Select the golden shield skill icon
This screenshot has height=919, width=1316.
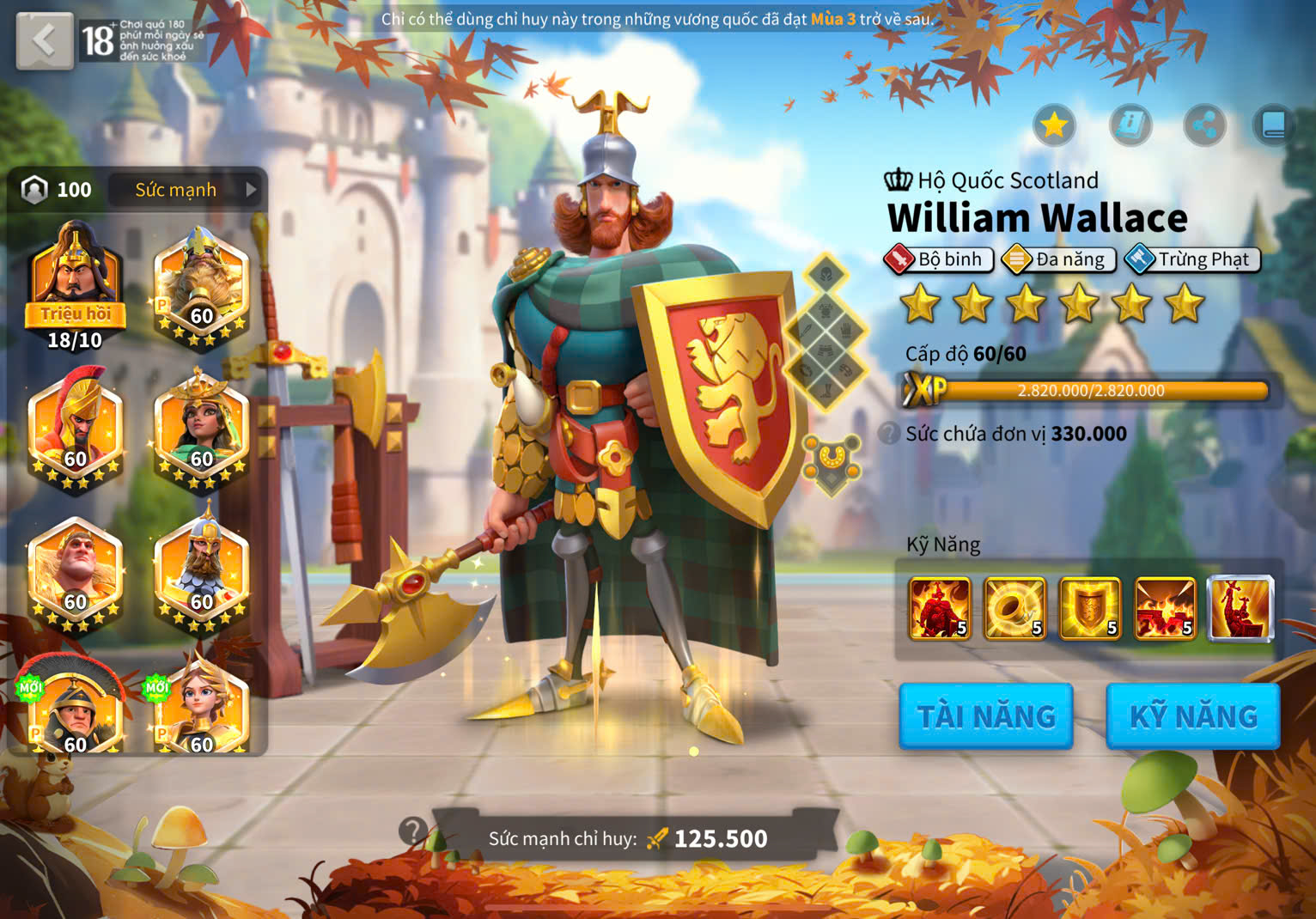point(1090,608)
